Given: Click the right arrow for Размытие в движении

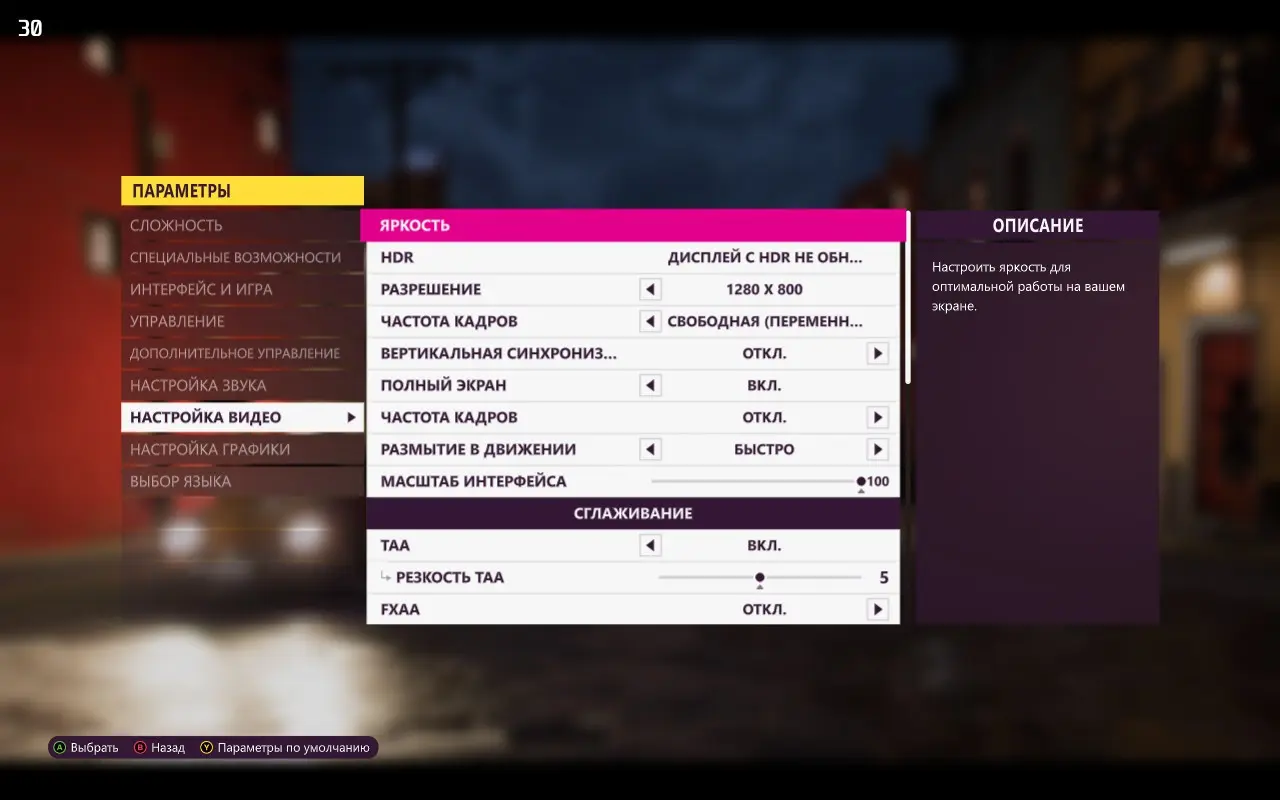Looking at the screenshot, I should (877, 449).
